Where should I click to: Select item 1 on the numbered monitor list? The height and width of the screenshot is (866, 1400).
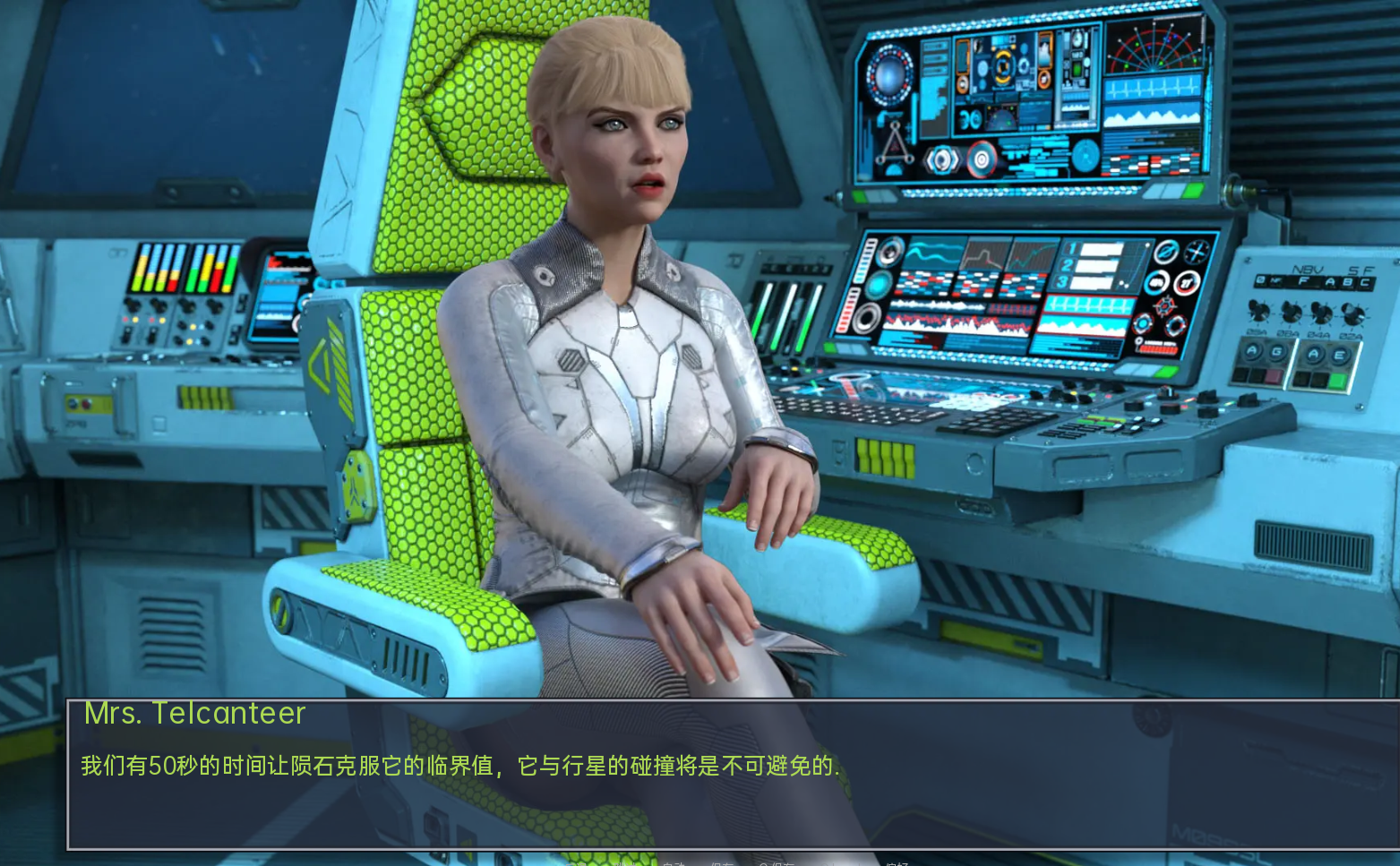click(x=1071, y=248)
